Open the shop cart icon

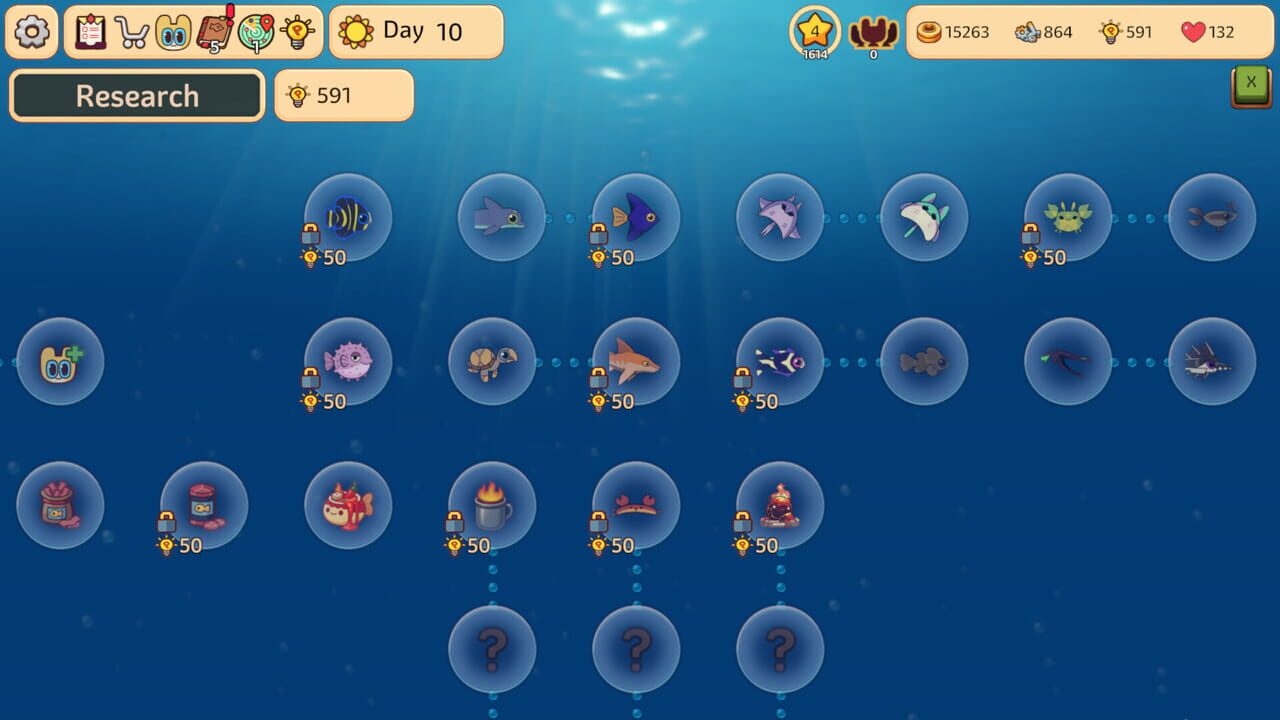(131, 31)
